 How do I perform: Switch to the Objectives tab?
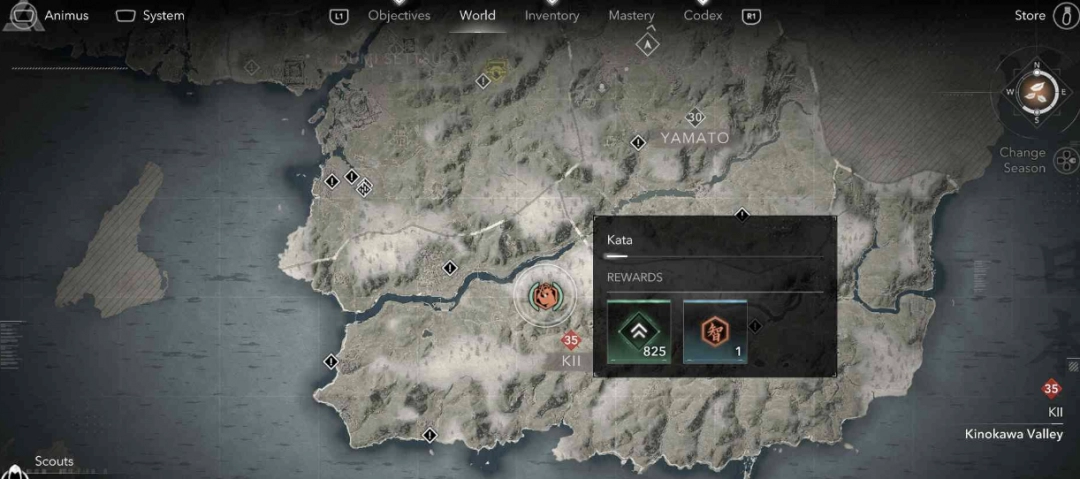point(399,15)
